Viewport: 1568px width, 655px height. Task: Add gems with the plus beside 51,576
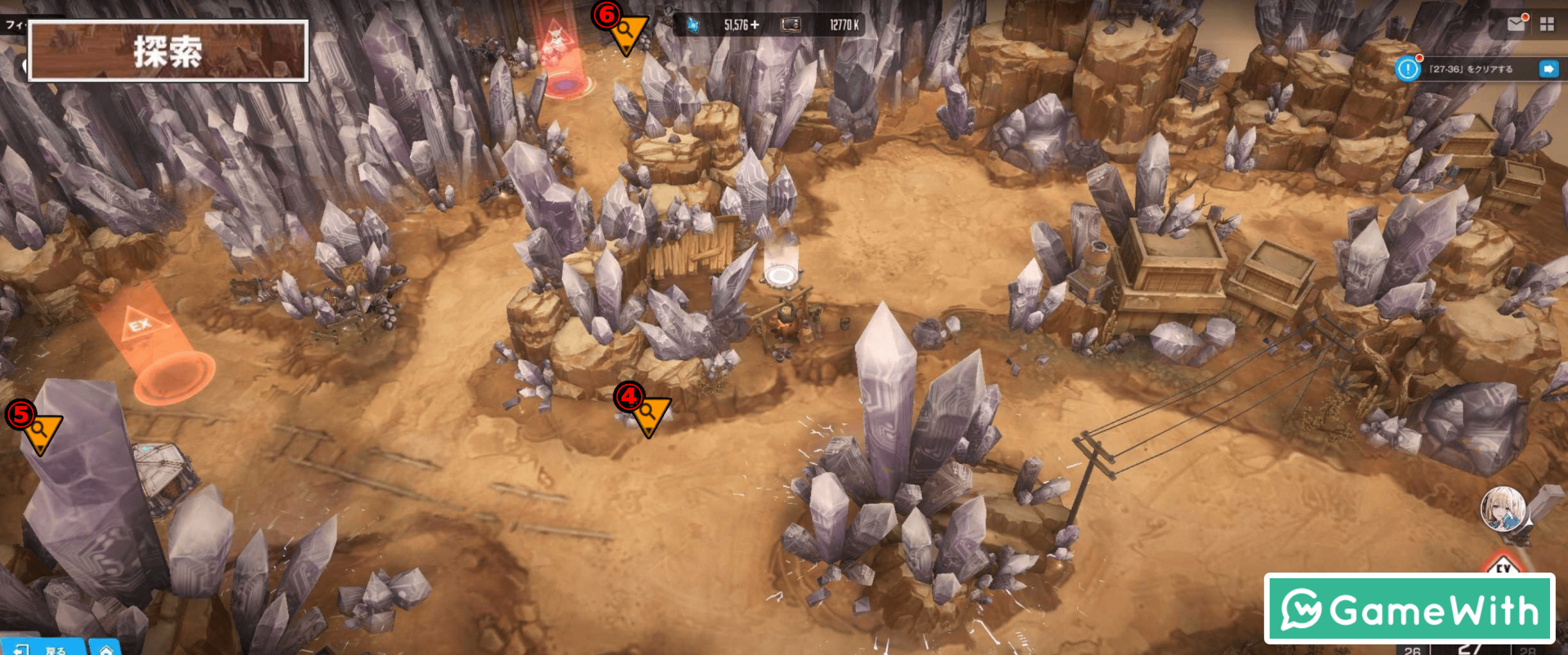755,25
